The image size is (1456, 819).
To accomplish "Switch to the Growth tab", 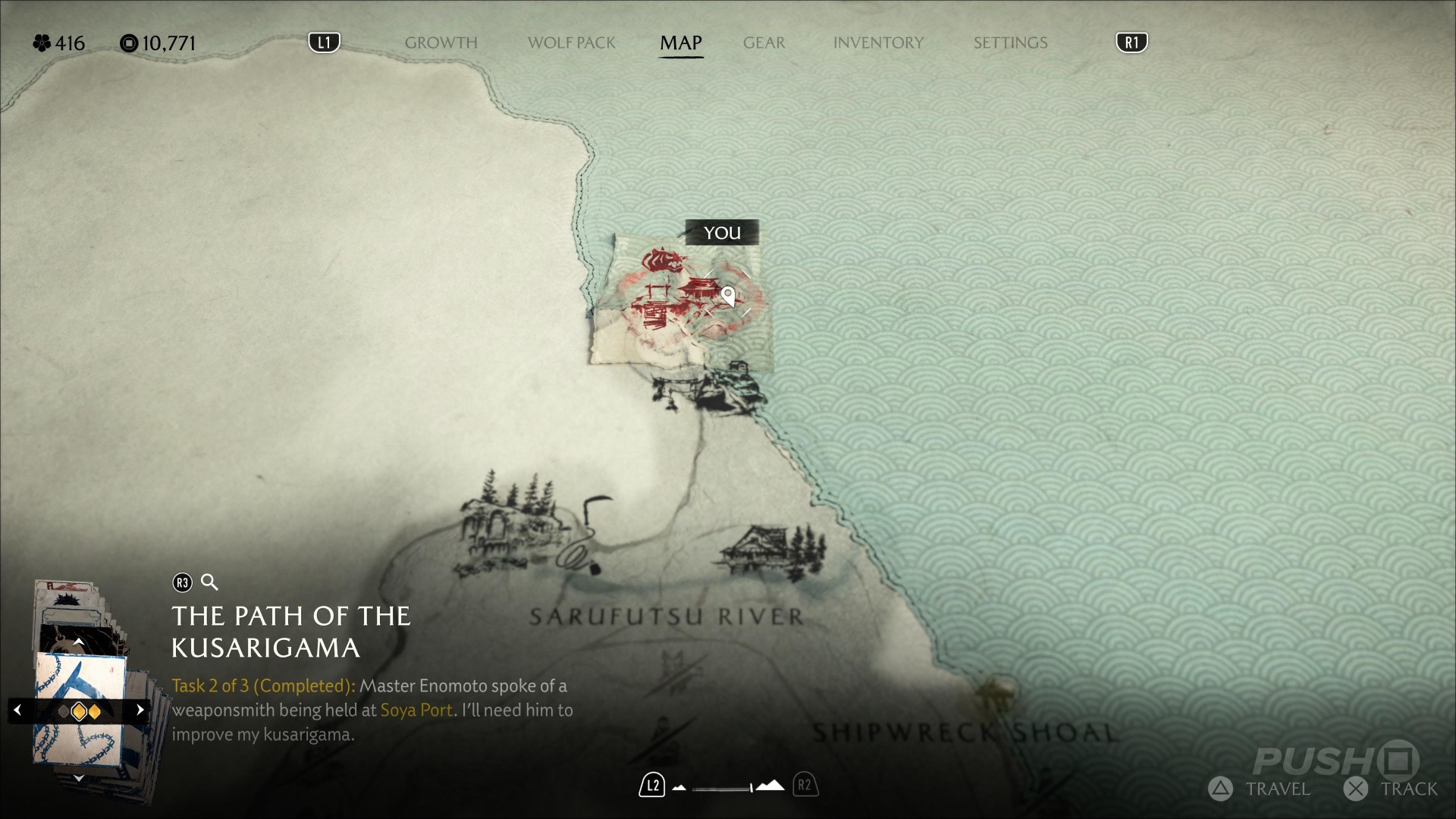I will (x=441, y=43).
